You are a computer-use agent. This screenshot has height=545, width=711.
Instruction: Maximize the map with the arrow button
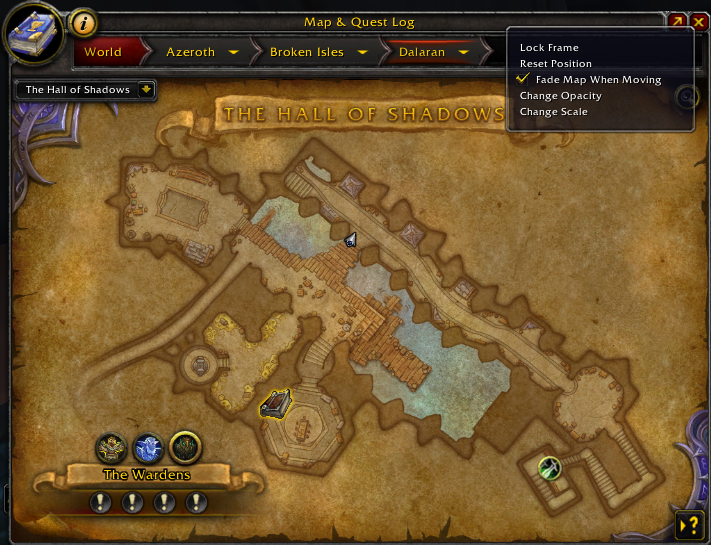[x=678, y=21]
